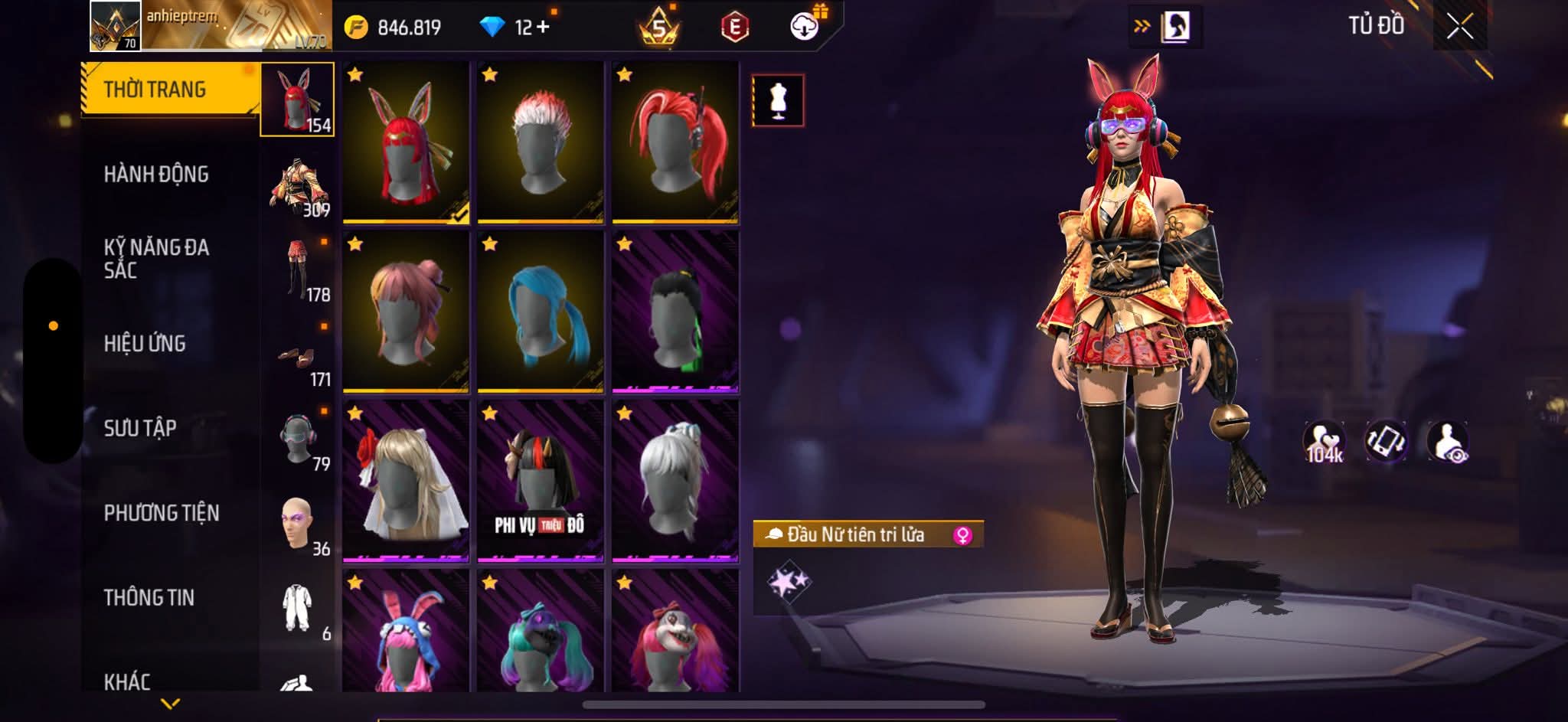Switch to the Hành Động tab
This screenshot has width=1568, height=722.
[156, 175]
